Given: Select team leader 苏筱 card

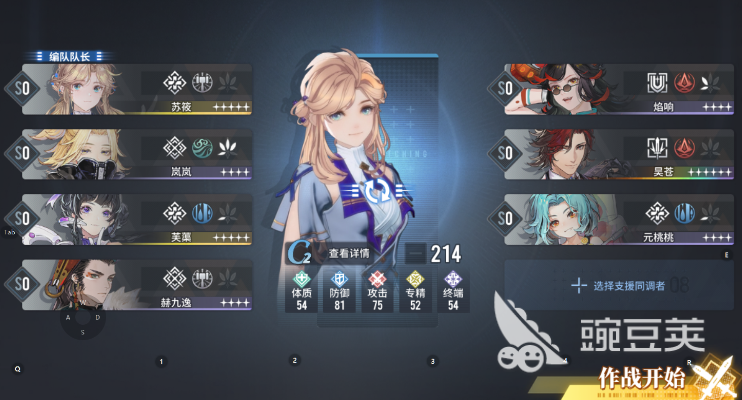Looking at the screenshot, I should (x=135, y=91).
